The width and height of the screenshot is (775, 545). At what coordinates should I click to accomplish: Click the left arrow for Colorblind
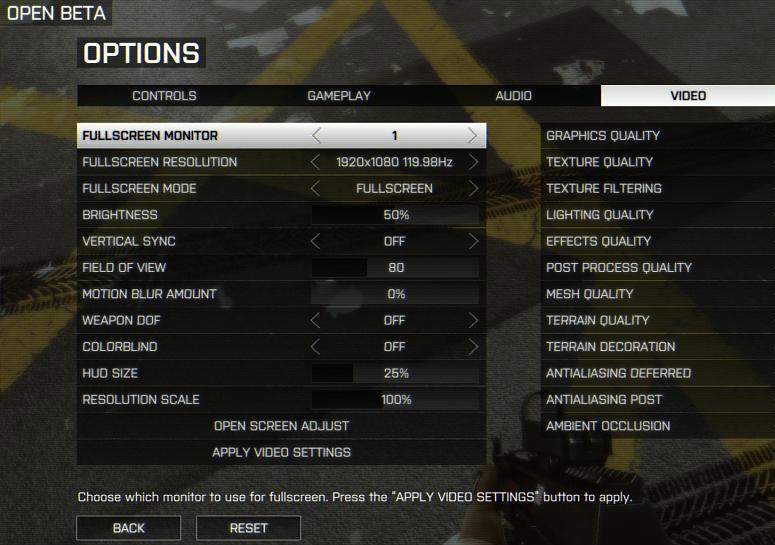[316, 347]
